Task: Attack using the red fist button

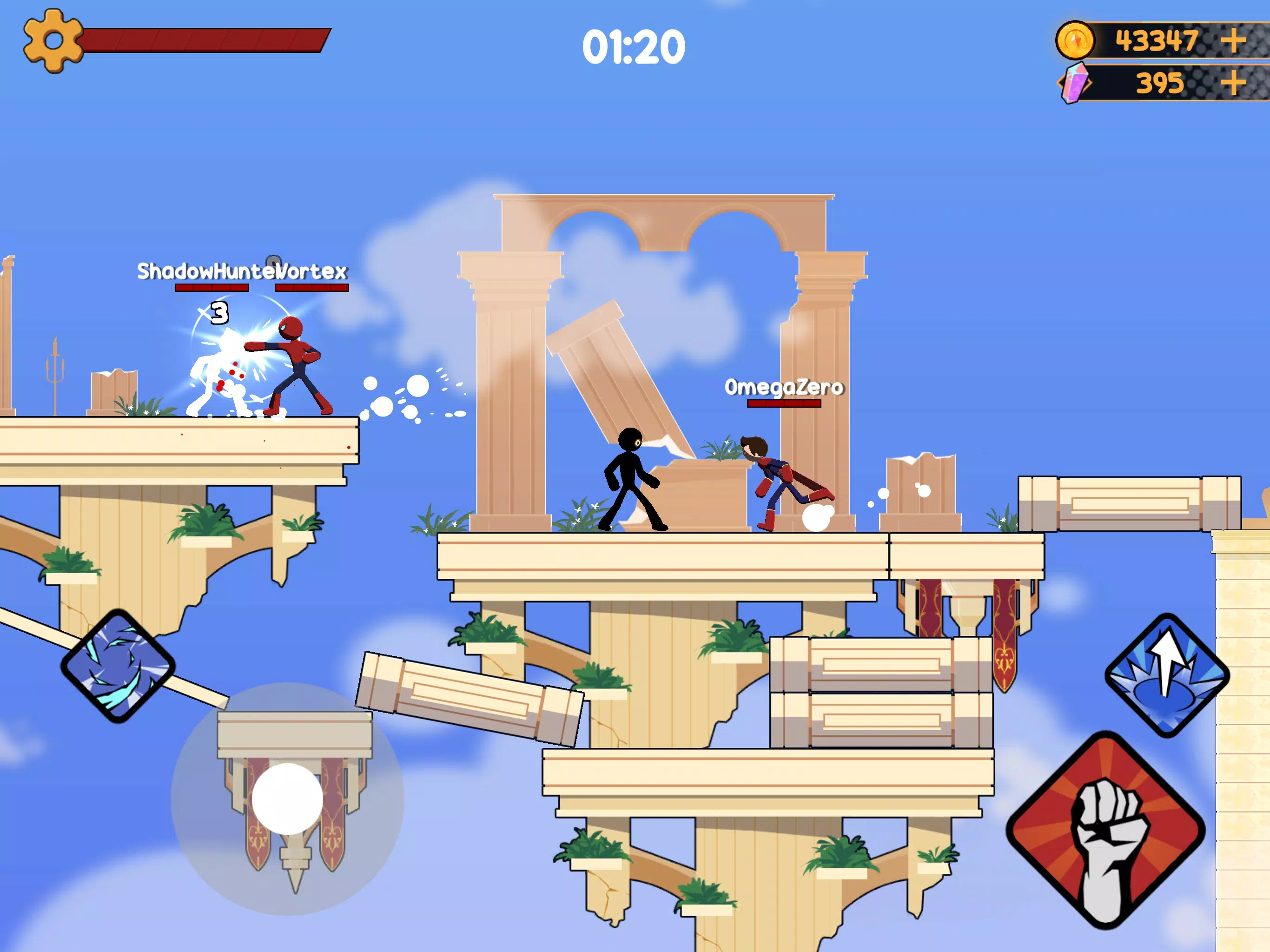Action: (1105, 830)
